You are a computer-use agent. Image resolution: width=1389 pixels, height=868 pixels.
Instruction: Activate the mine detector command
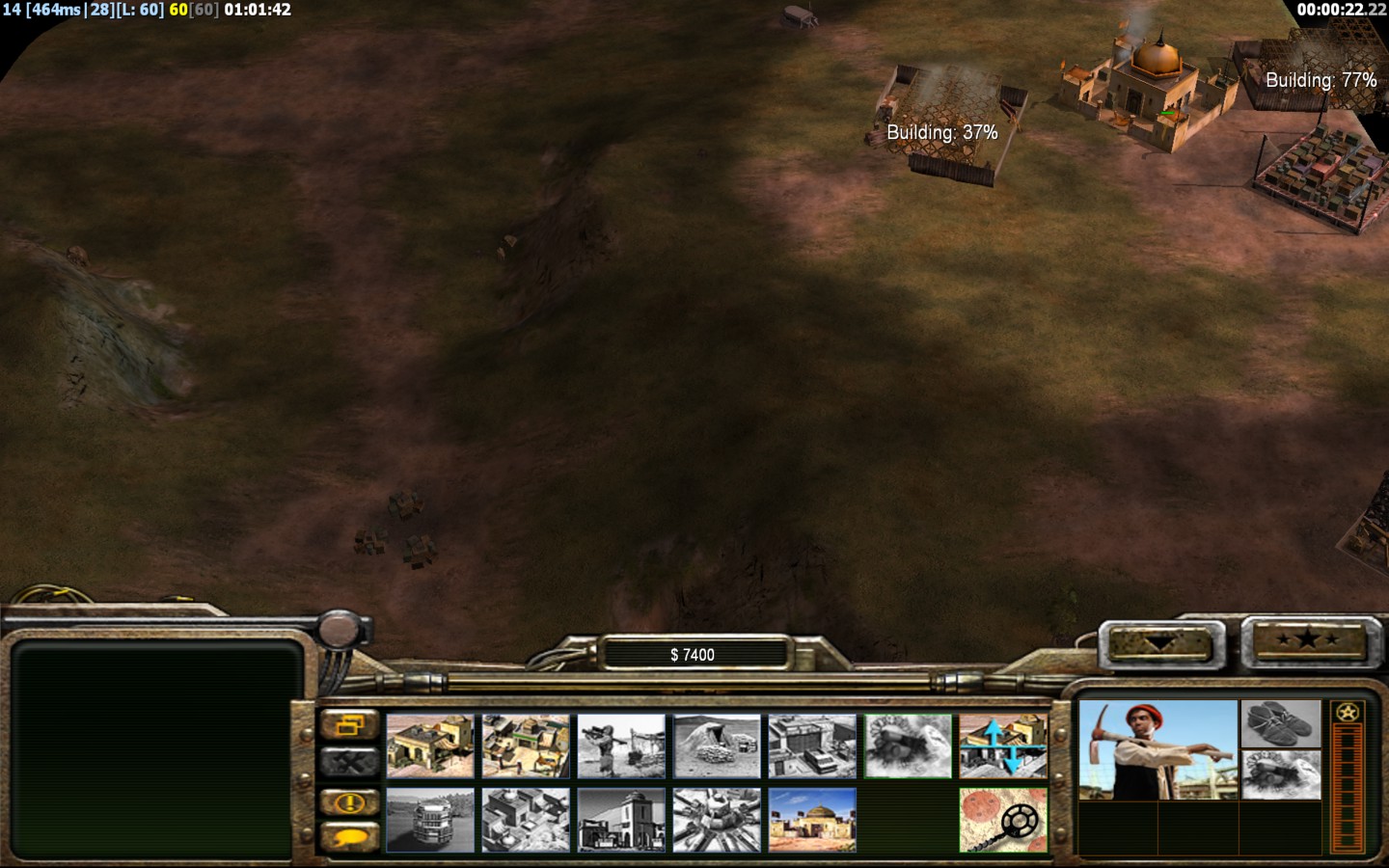click(1003, 820)
